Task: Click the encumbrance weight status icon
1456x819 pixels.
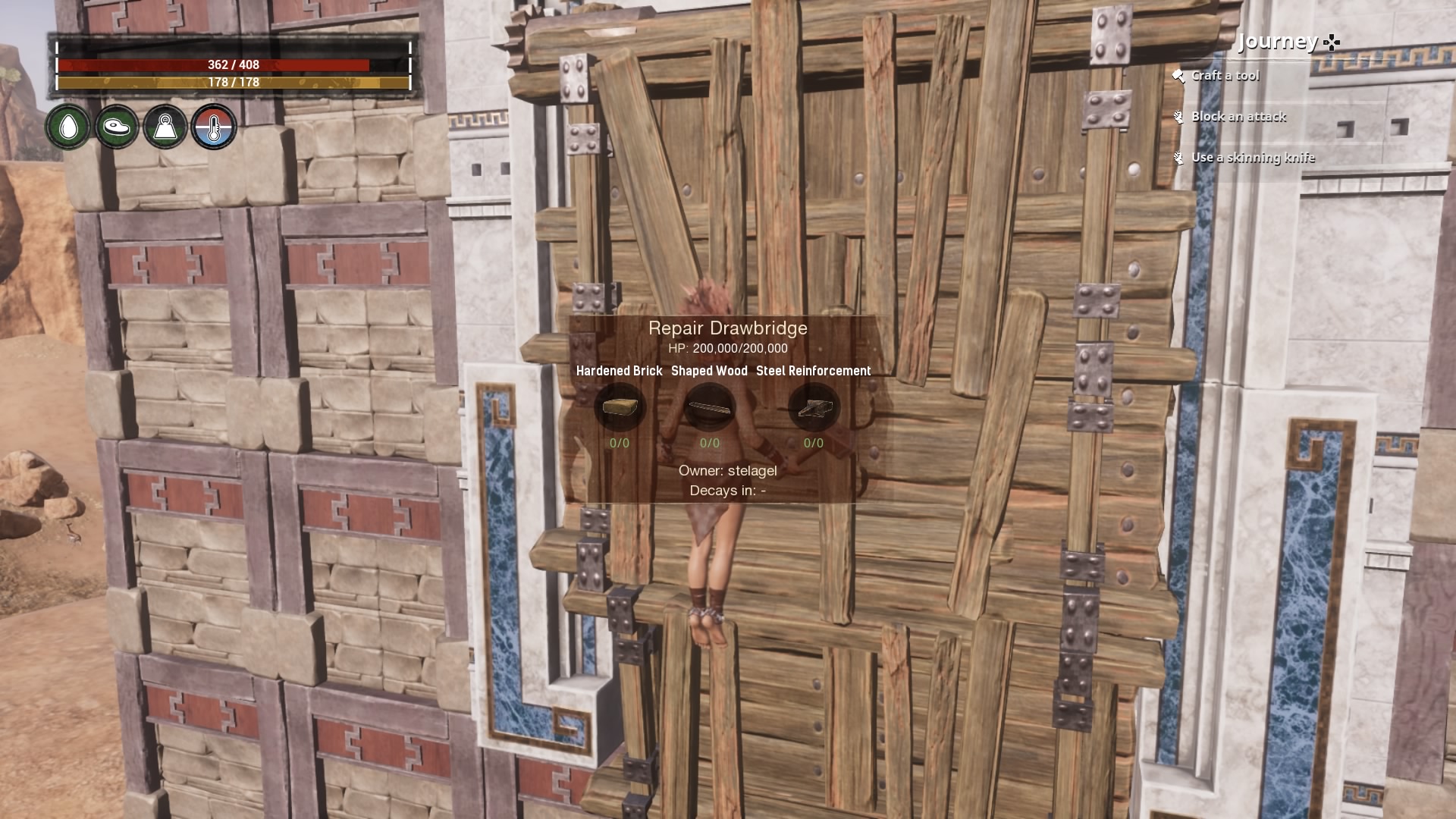Action: [x=167, y=127]
